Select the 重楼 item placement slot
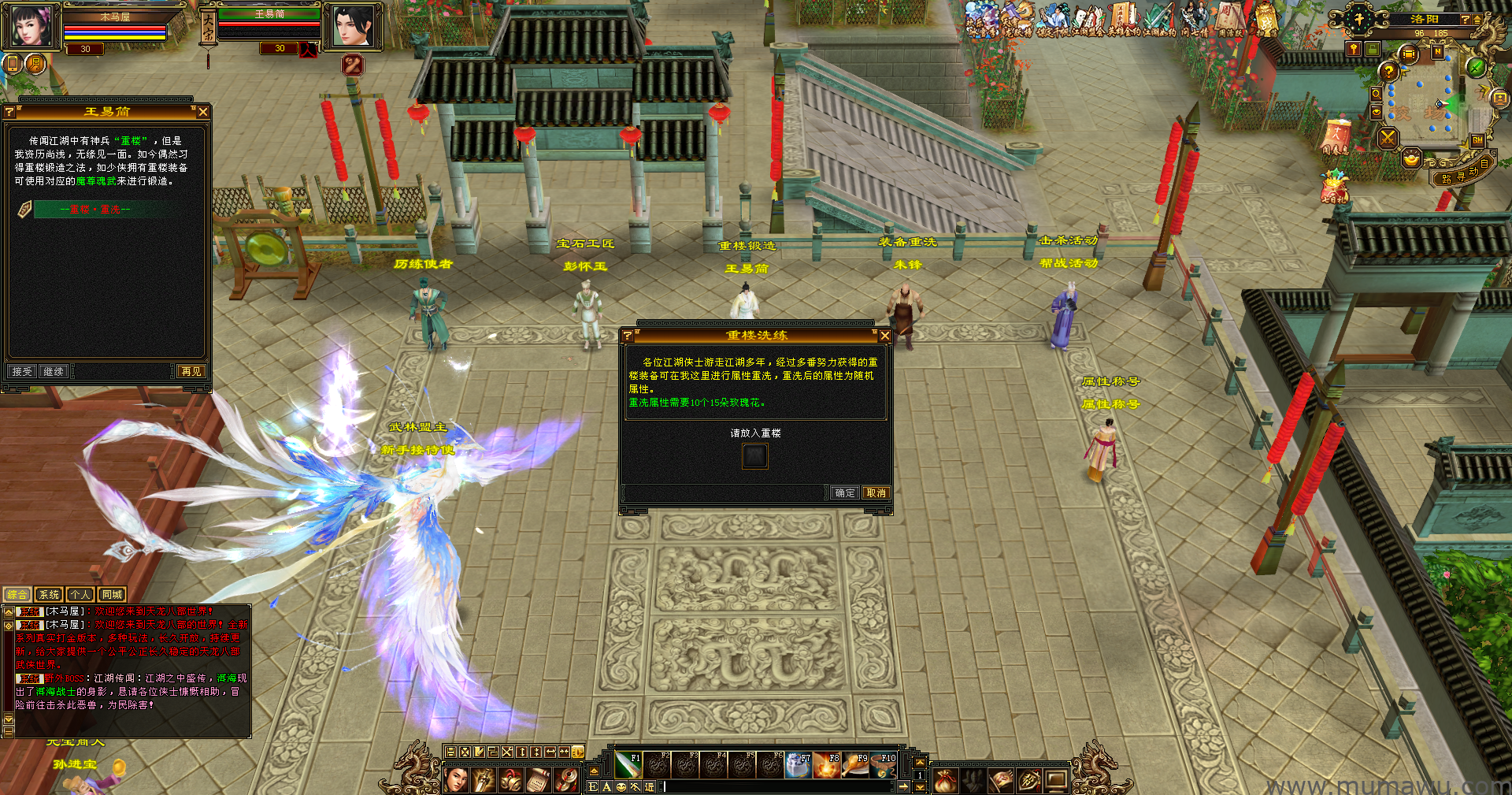The height and width of the screenshot is (795, 1512). coord(754,456)
